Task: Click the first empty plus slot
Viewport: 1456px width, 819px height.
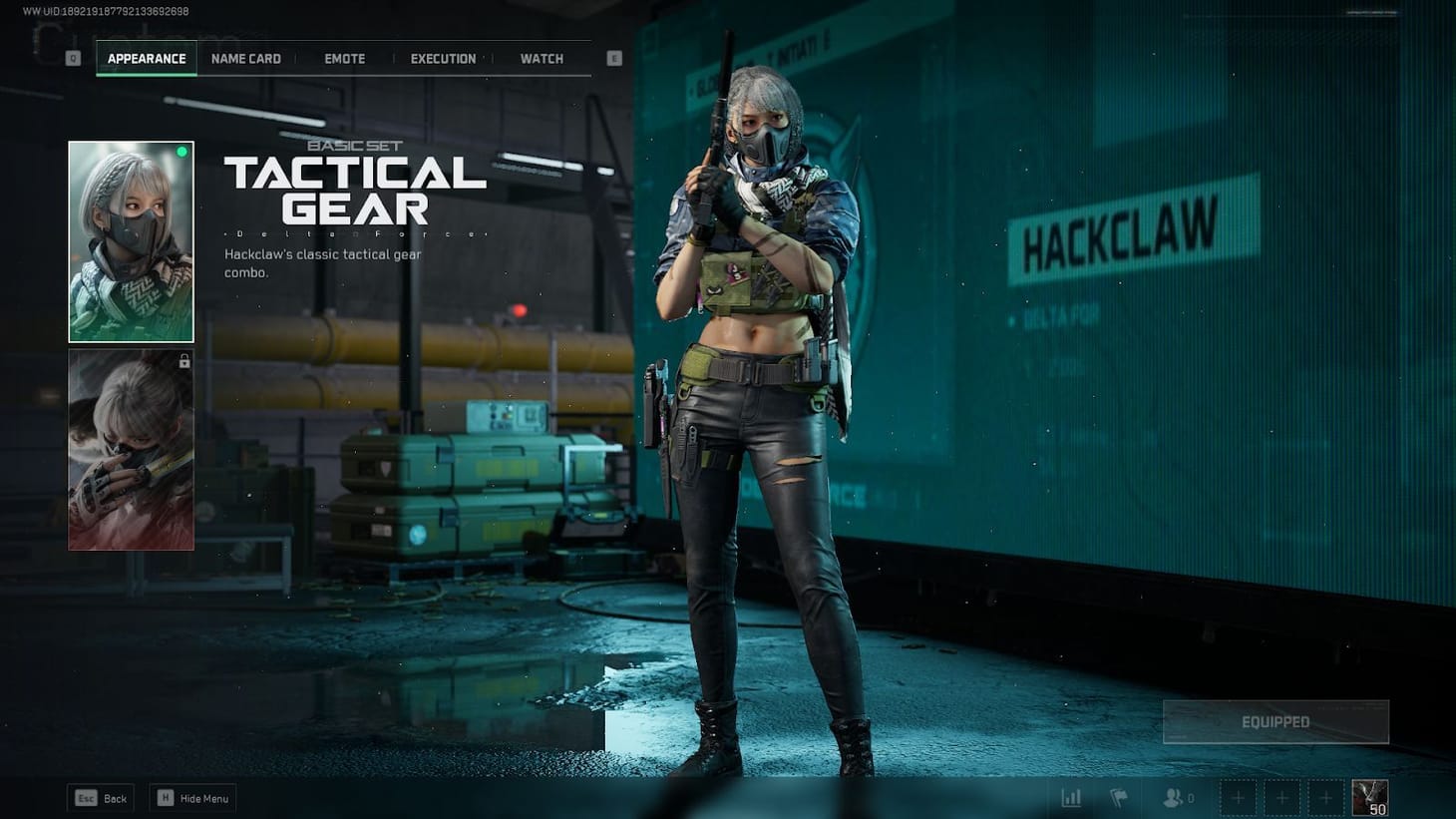Action: click(1238, 797)
